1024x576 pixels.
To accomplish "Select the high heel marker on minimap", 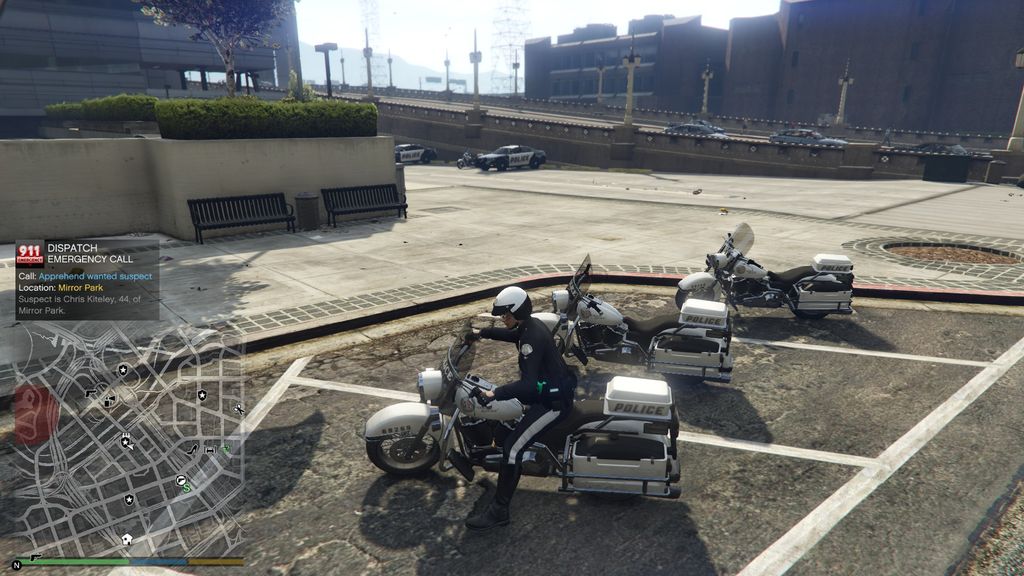I will tap(192, 450).
